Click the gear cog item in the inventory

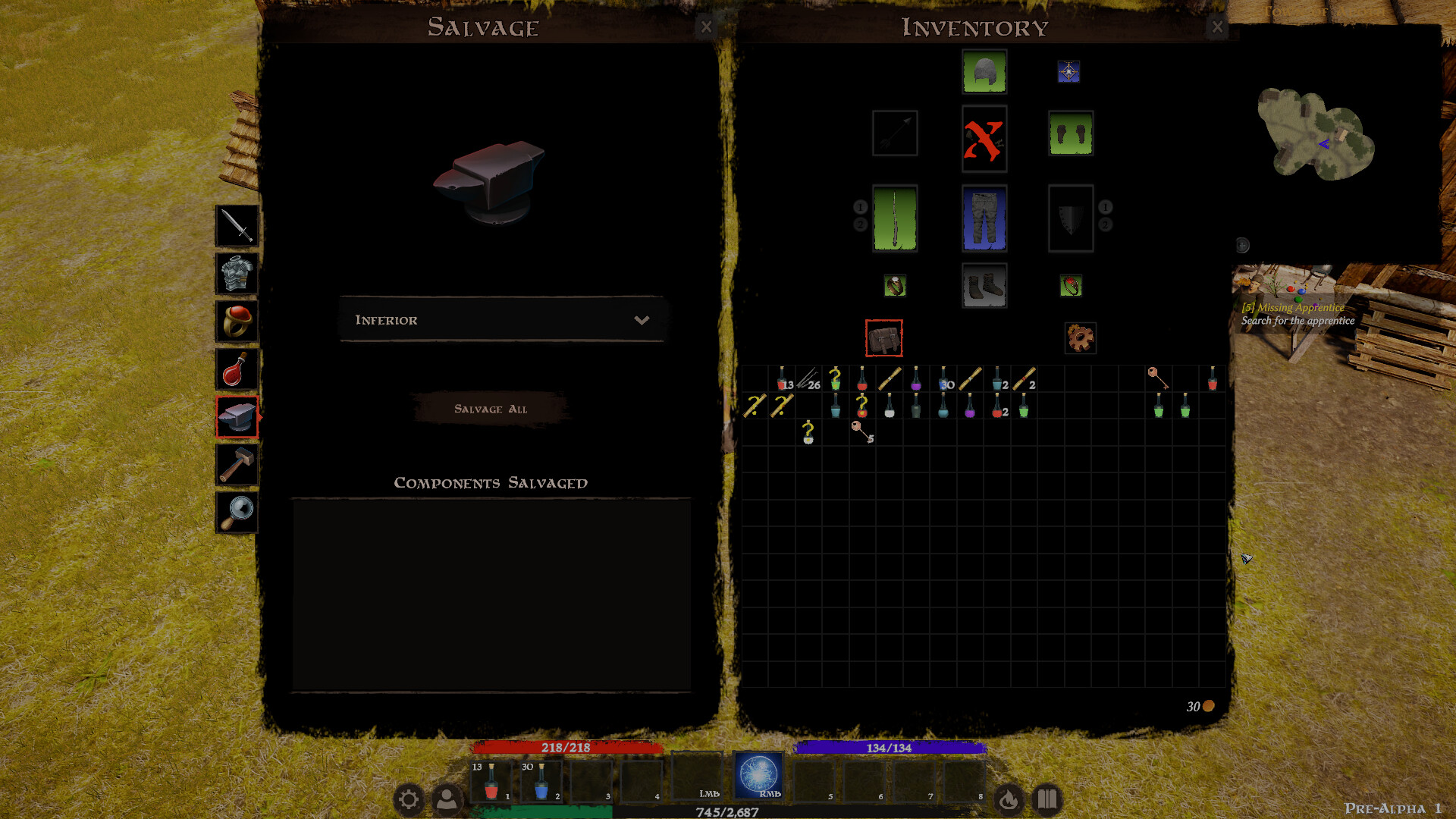click(1080, 338)
